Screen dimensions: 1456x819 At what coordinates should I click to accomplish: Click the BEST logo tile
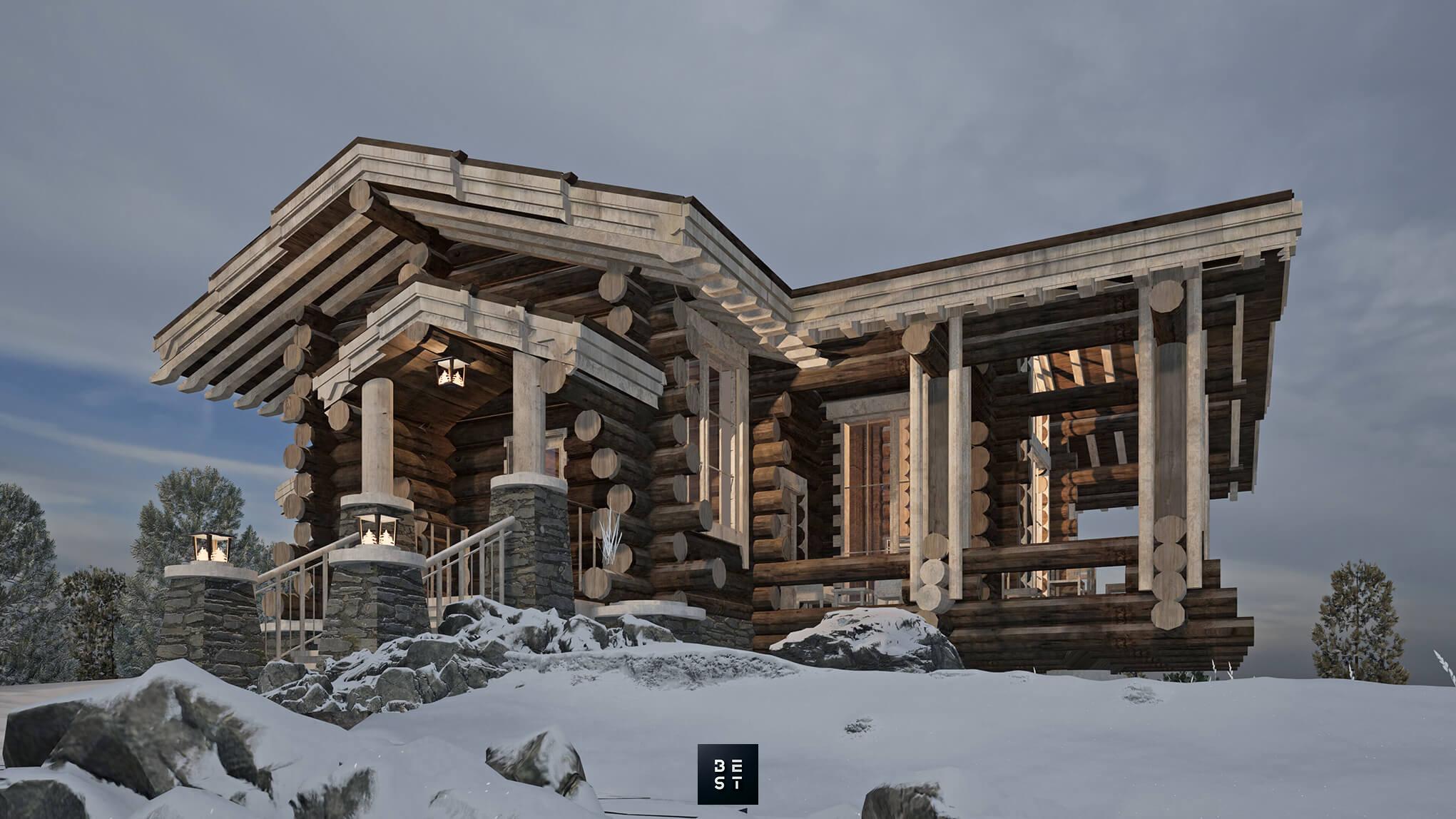coord(728,774)
